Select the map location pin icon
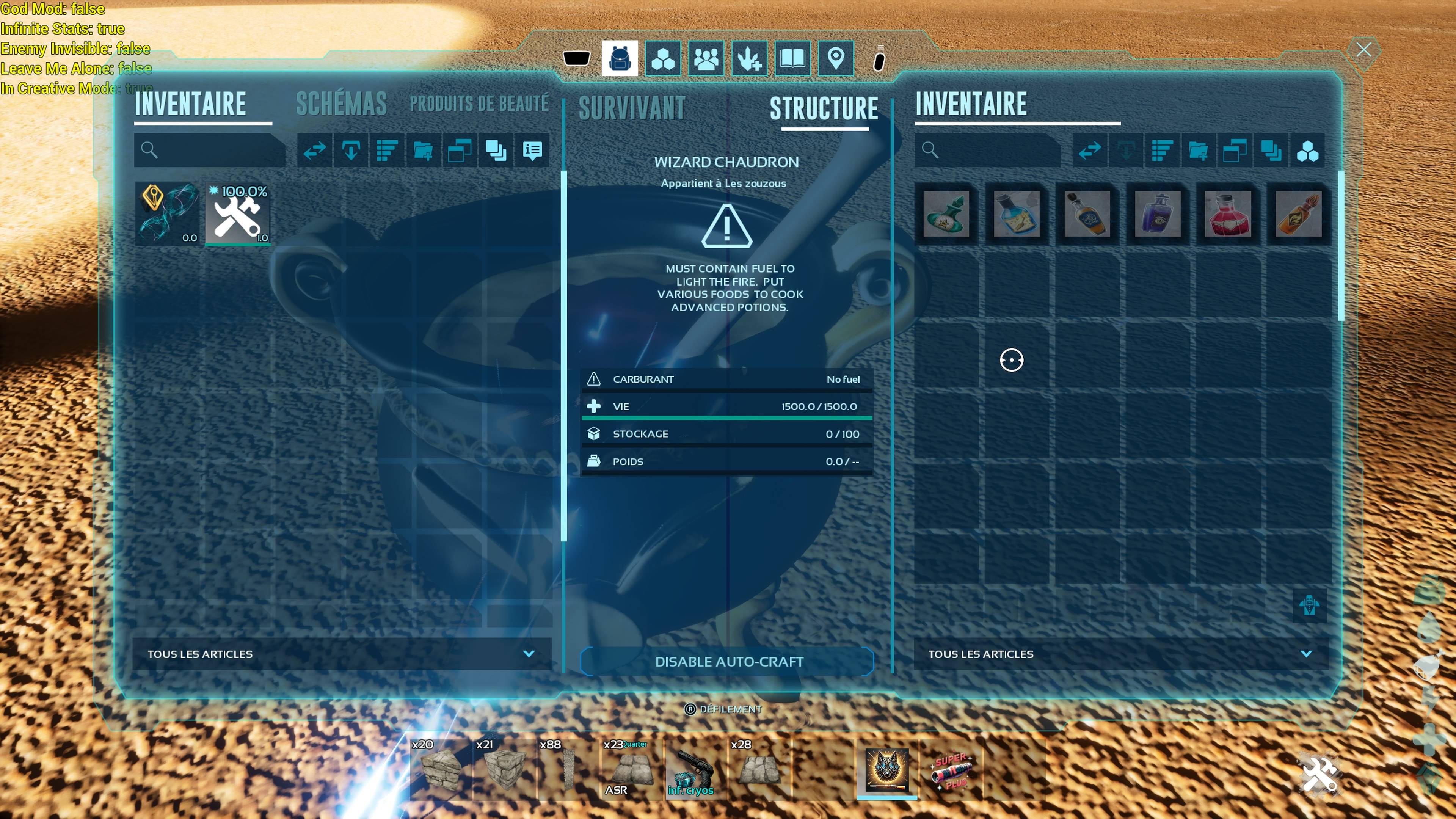Screen dimensions: 1456x819 836,58
